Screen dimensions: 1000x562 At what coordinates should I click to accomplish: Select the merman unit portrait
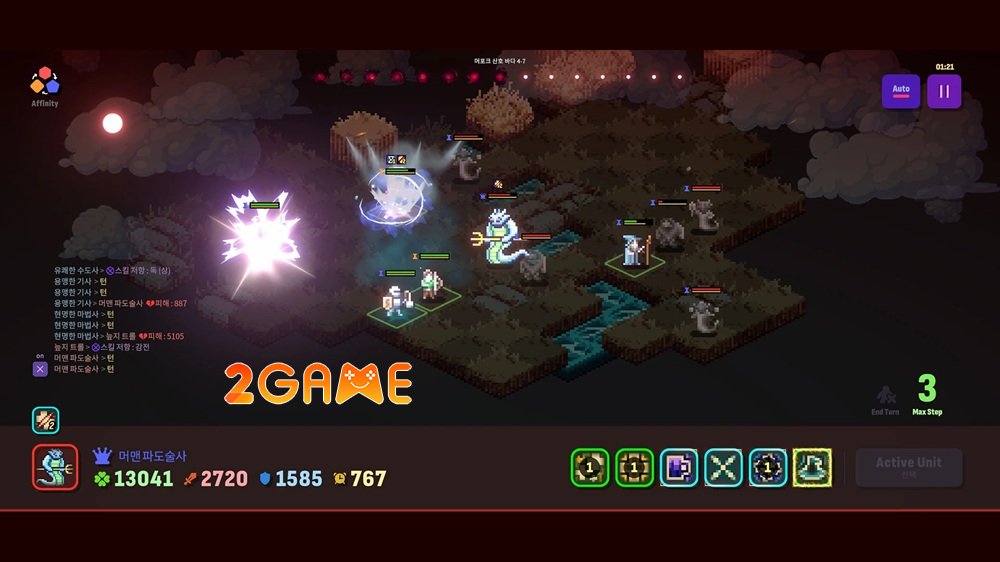click(x=55, y=467)
